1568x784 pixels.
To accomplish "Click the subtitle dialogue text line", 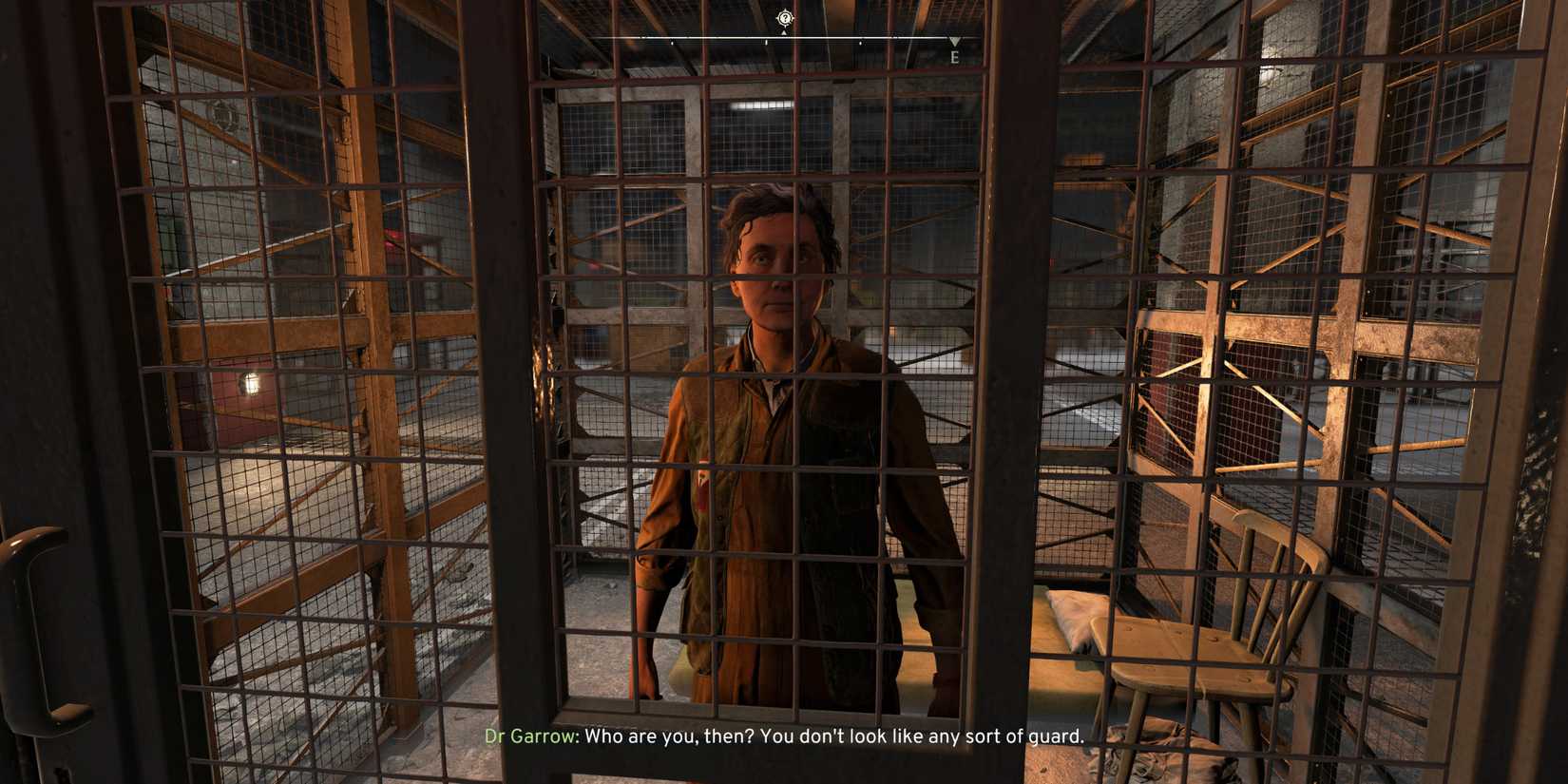I will (836, 736).
